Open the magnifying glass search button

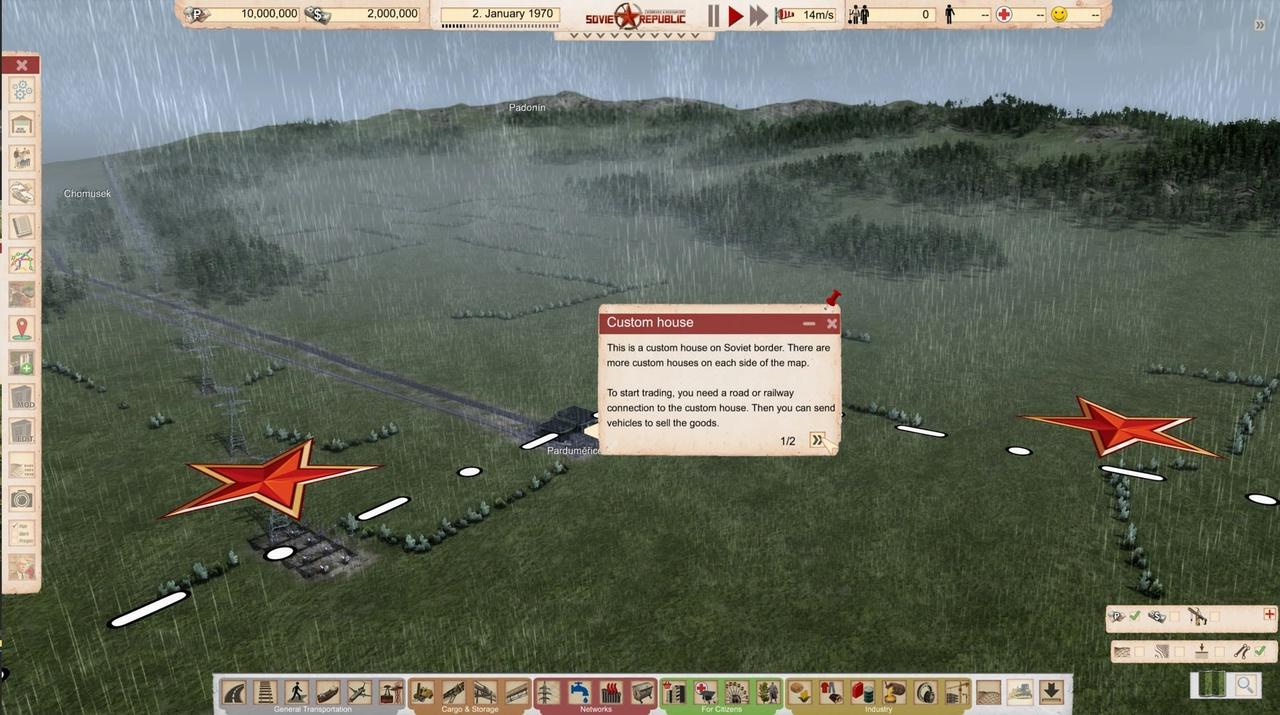(1246, 685)
